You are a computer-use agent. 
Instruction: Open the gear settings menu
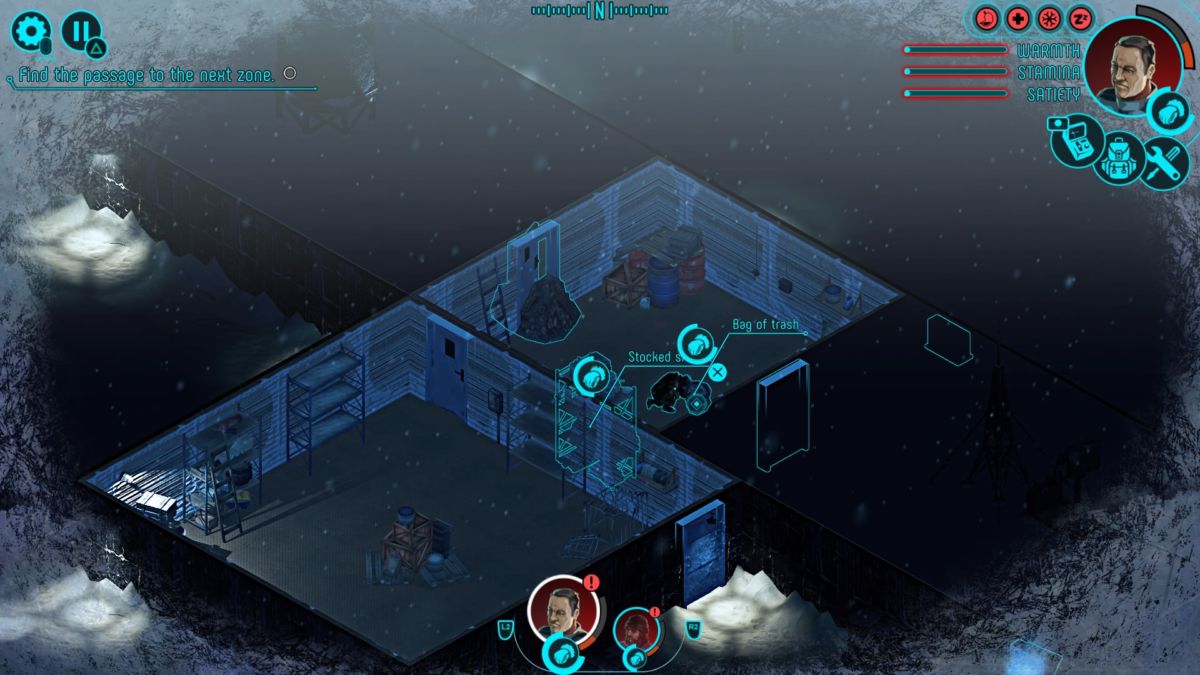point(30,31)
